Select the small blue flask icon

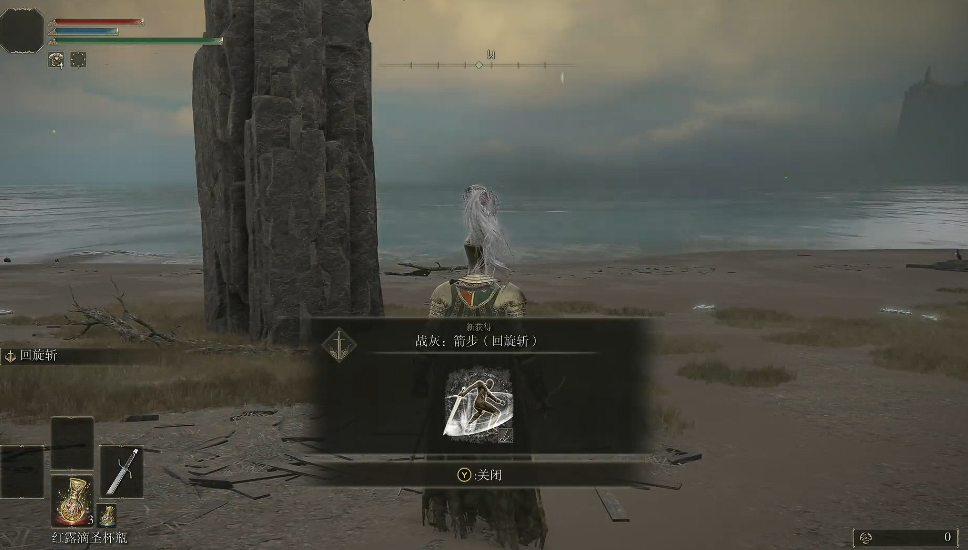click(x=107, y=516)
